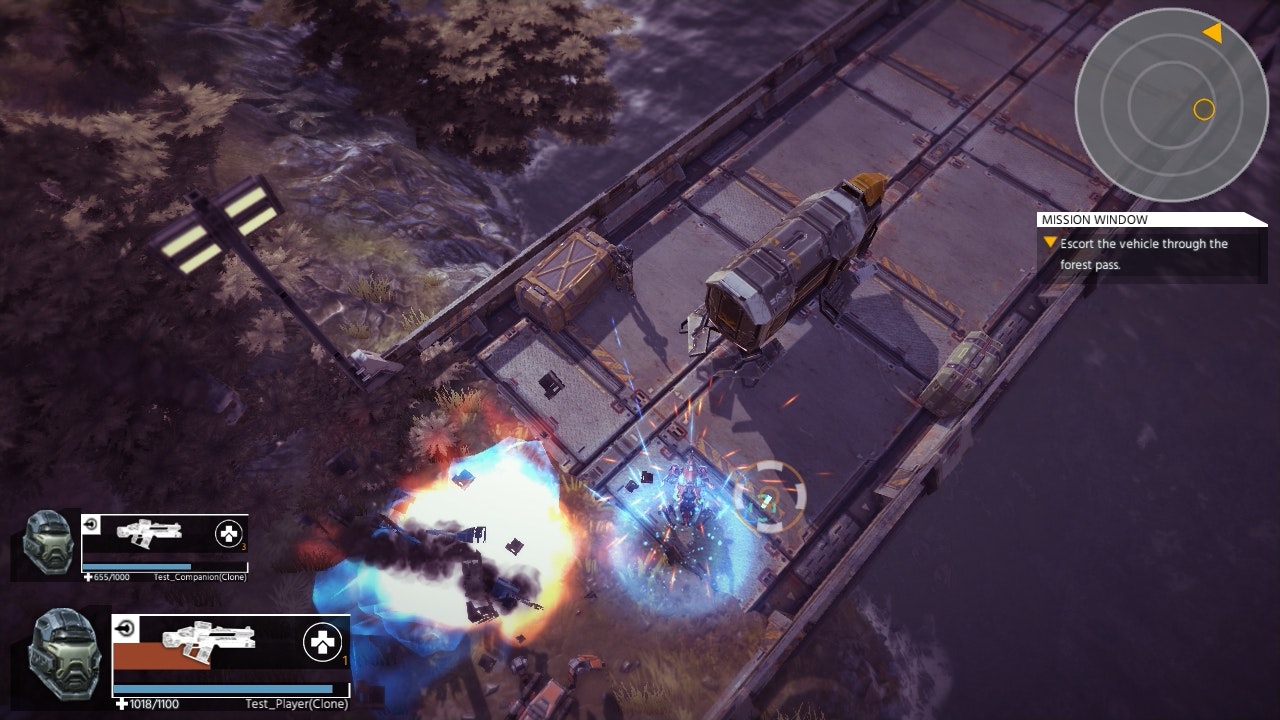Select the companion's rifle weapon icon

[148, 534]
